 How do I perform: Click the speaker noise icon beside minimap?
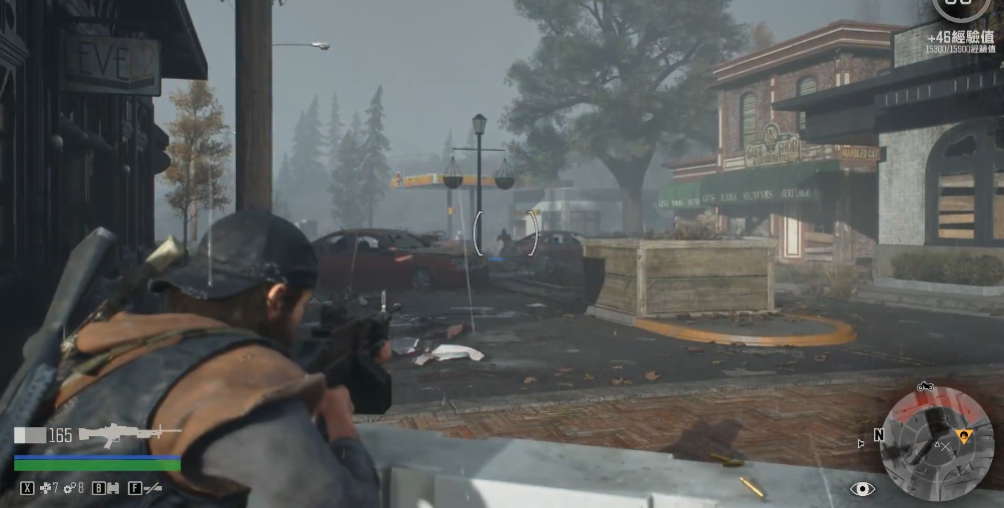pyautogui.click(x=861, y=441)
